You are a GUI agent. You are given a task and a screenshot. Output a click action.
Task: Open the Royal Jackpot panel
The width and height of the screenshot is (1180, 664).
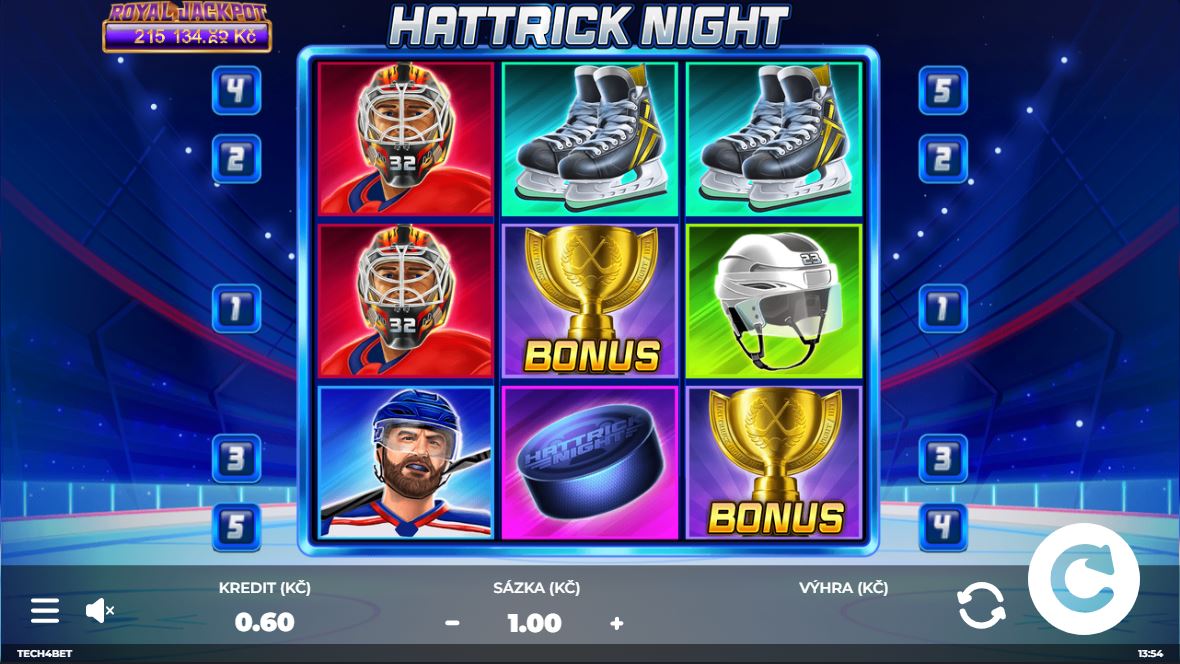click(x=187, y=27)
